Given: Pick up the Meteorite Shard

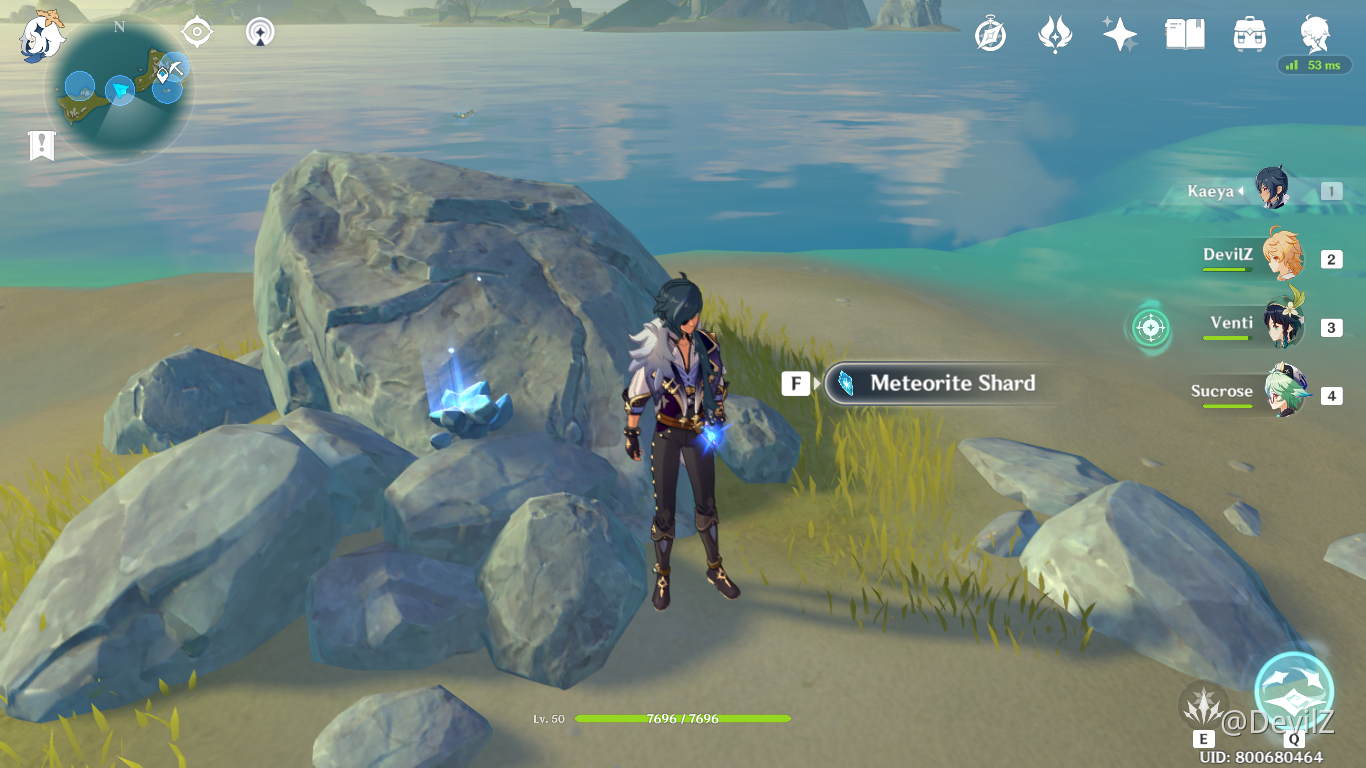Looking at the screenshot, I should [940, 383].
